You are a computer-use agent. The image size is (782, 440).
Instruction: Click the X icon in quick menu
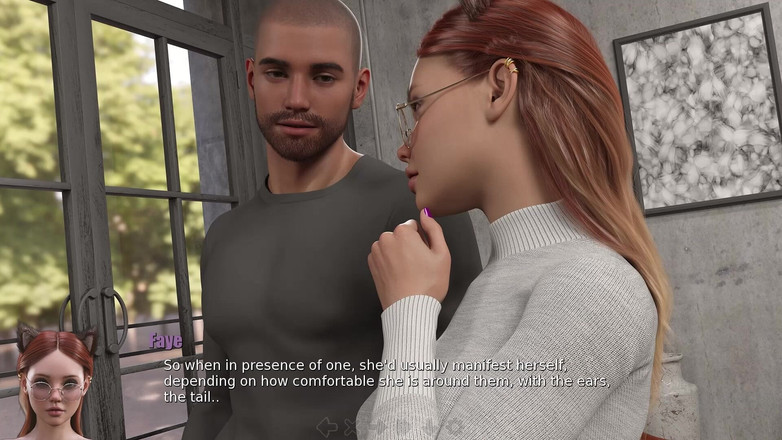point(352,427)
